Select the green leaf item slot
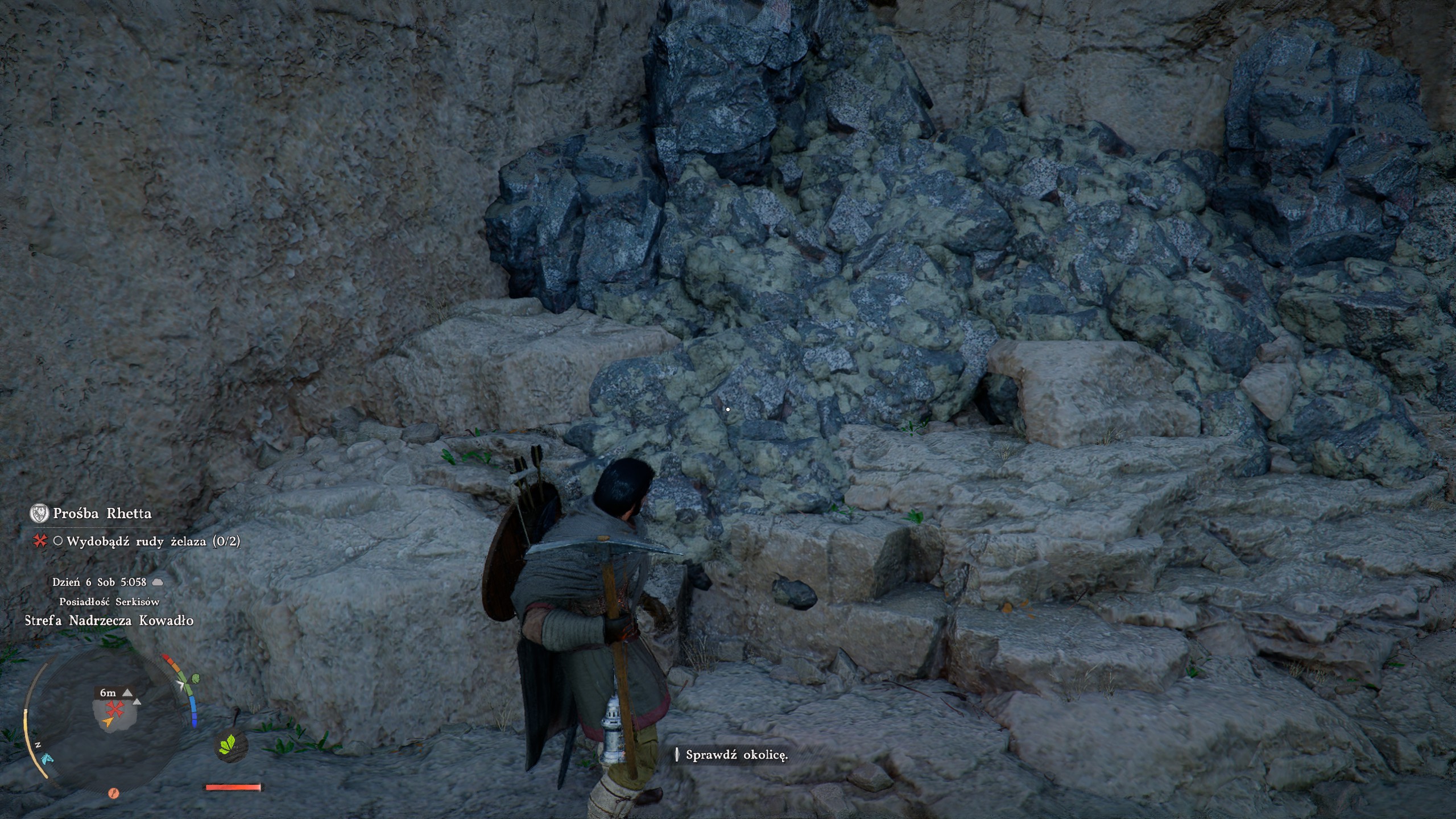Image resolution: width=1456 pixels, height=819 pixels. point(228,744)
